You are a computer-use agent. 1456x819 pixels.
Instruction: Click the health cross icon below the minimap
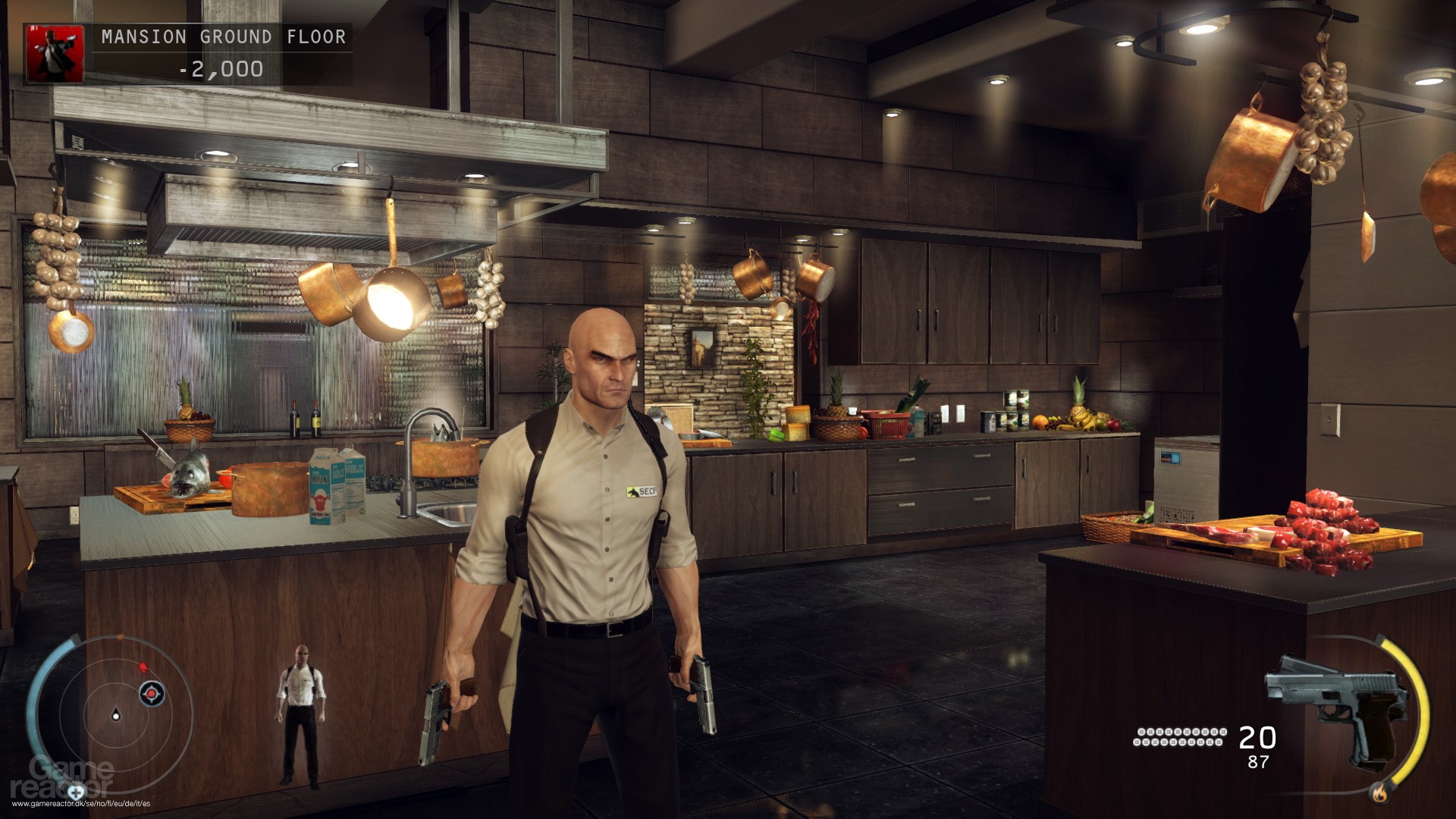(x=77, y=794)
